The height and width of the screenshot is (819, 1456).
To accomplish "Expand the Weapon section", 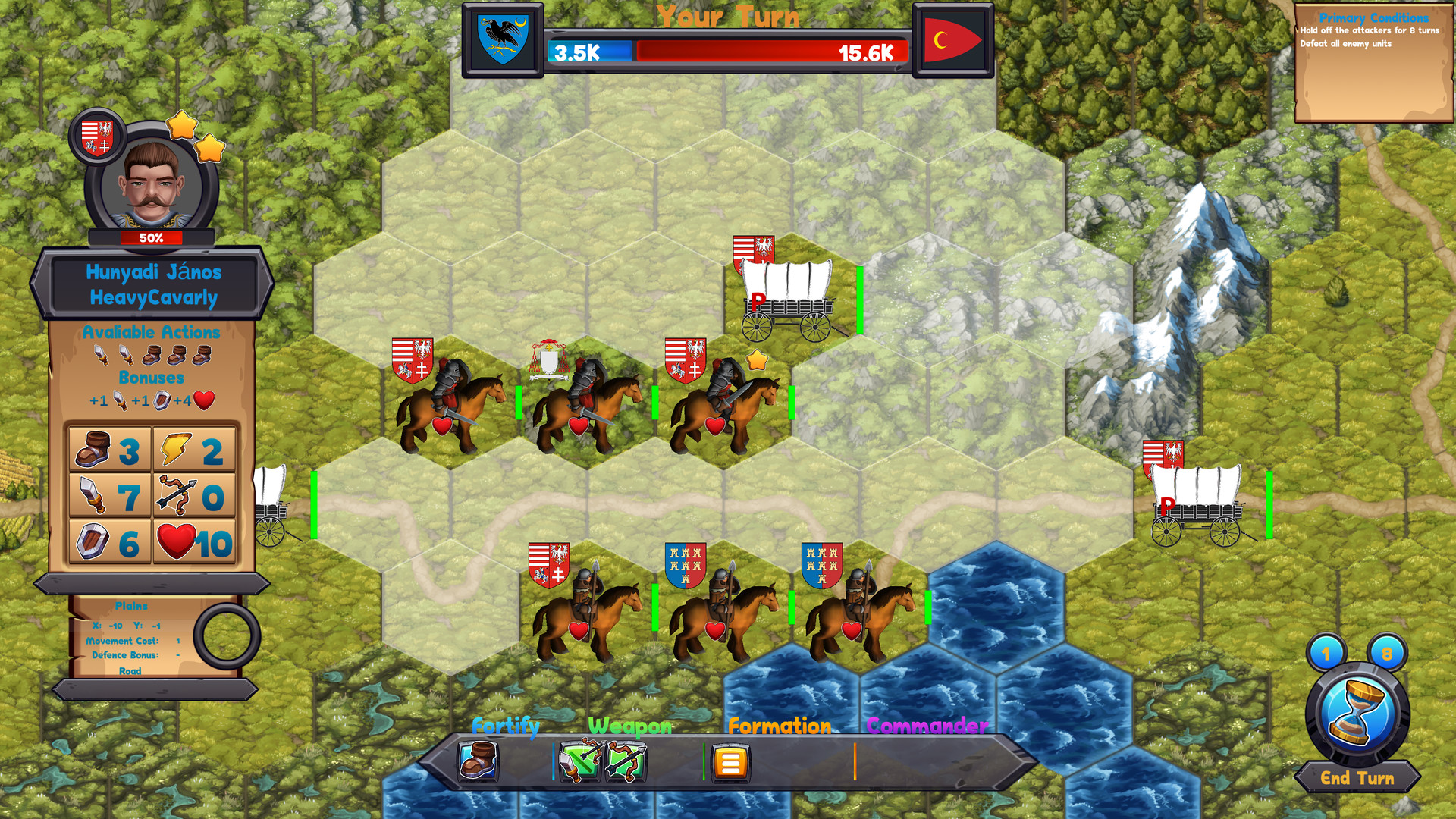I will (x=629, y=726).
